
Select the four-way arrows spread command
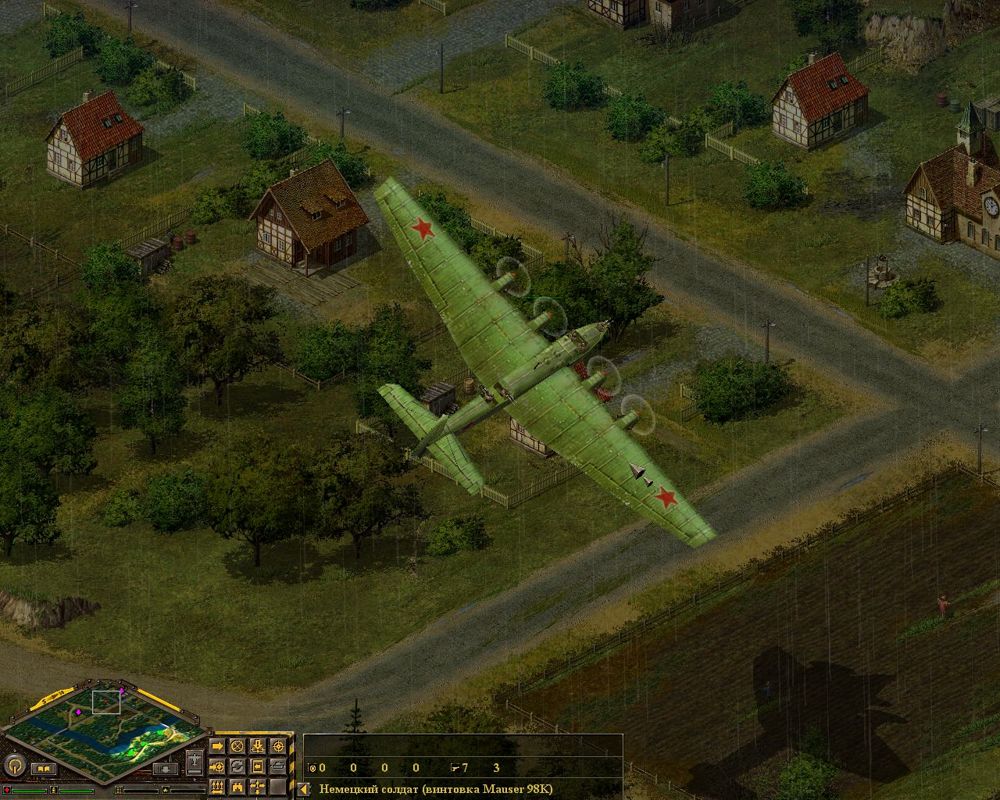click(257, 787)
